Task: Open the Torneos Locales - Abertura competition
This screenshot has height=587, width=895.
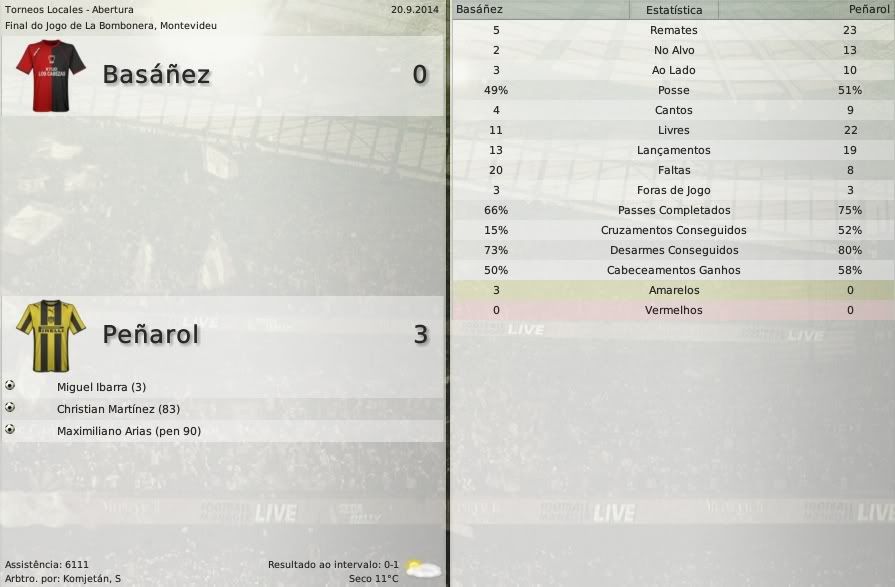Action: click(69, 9)
